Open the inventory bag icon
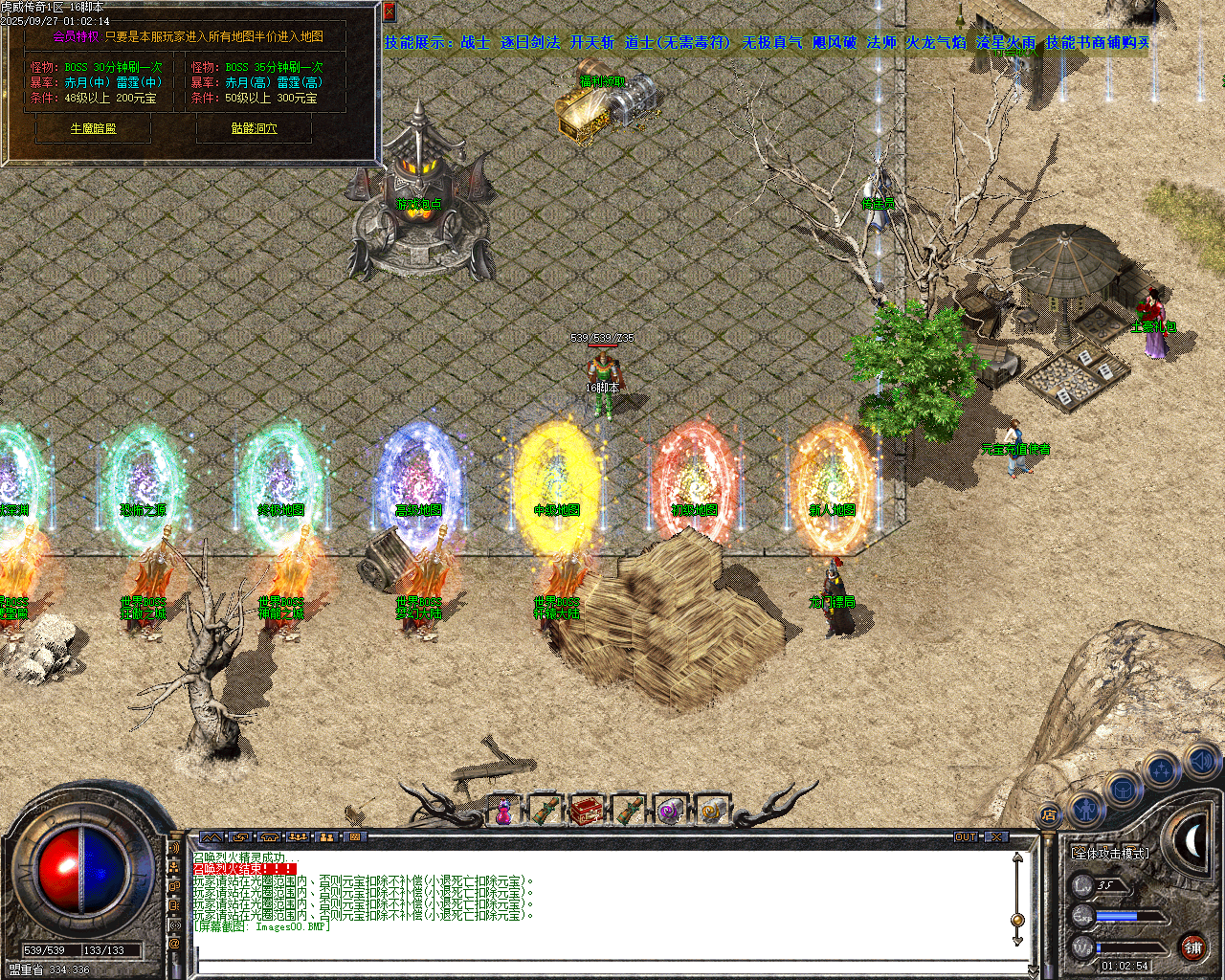Image resolution: width=1225 pixels, height=980 pixels. tap(1122, 791)
